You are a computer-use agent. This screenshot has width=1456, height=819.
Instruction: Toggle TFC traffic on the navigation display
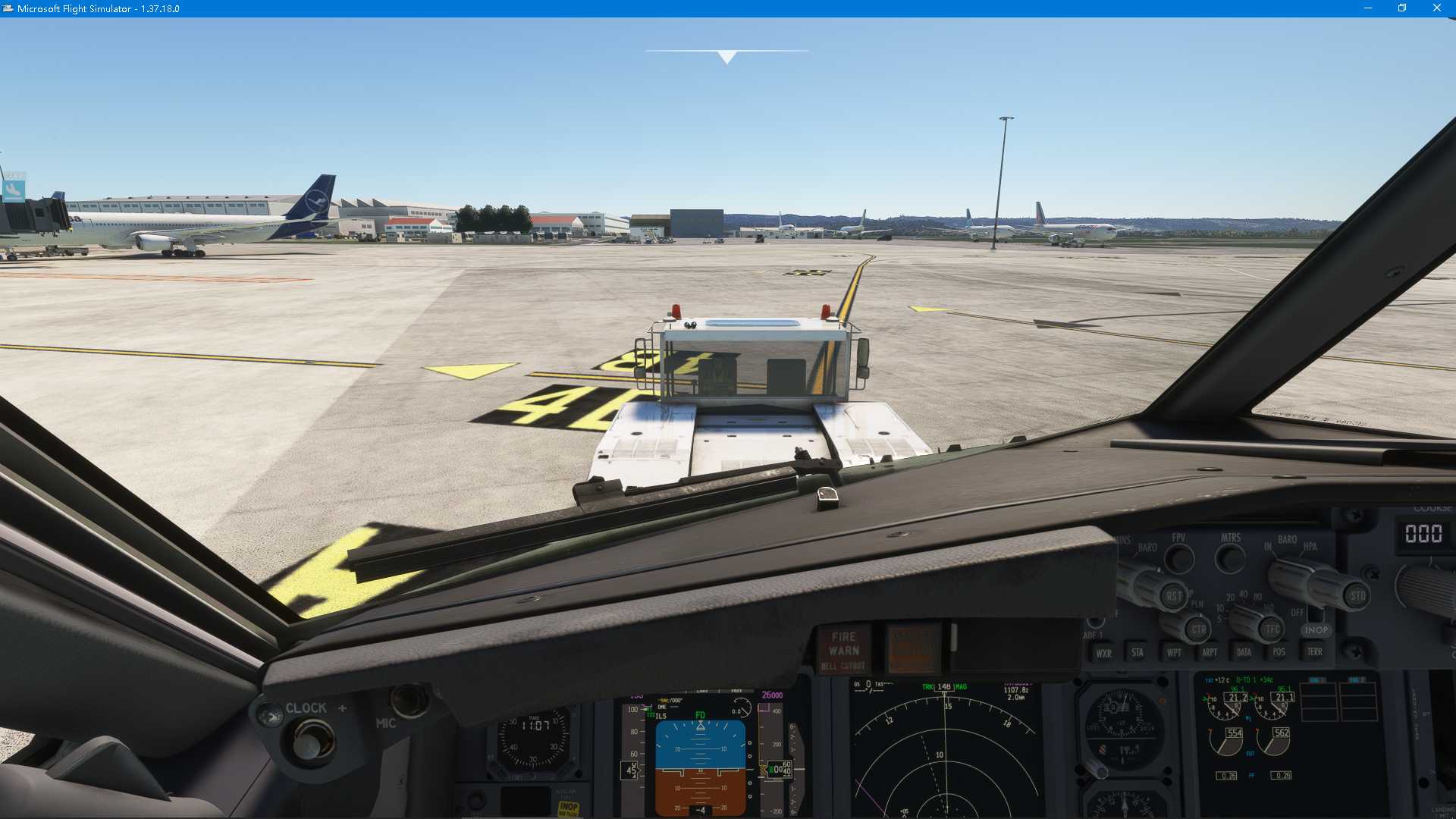(1271, 629)
